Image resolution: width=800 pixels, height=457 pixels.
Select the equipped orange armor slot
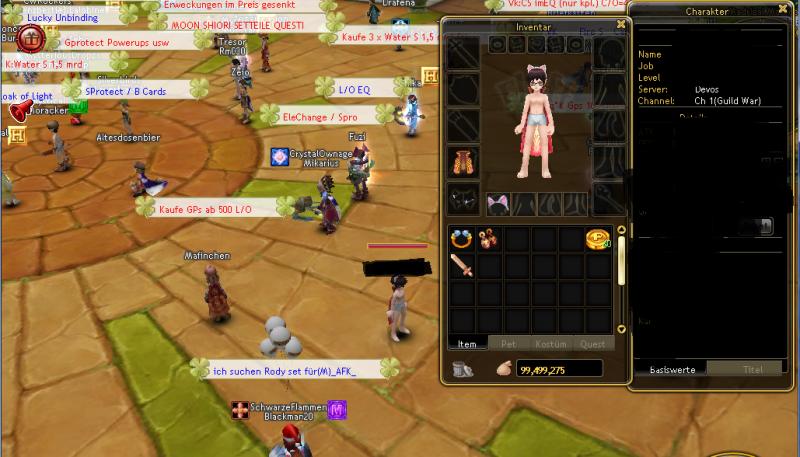(462, 161)
